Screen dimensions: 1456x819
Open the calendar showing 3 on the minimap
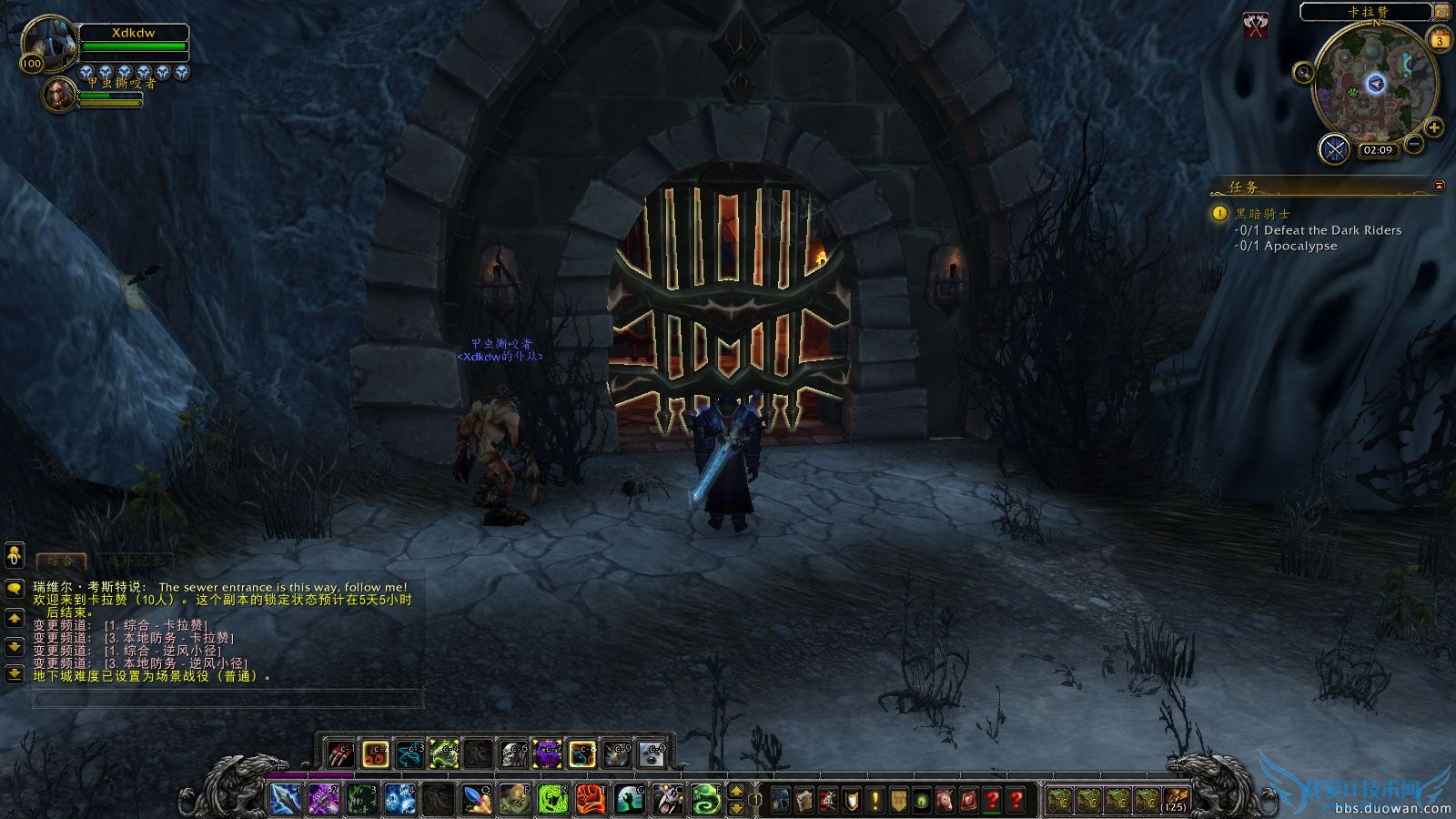click(1440, 39)
